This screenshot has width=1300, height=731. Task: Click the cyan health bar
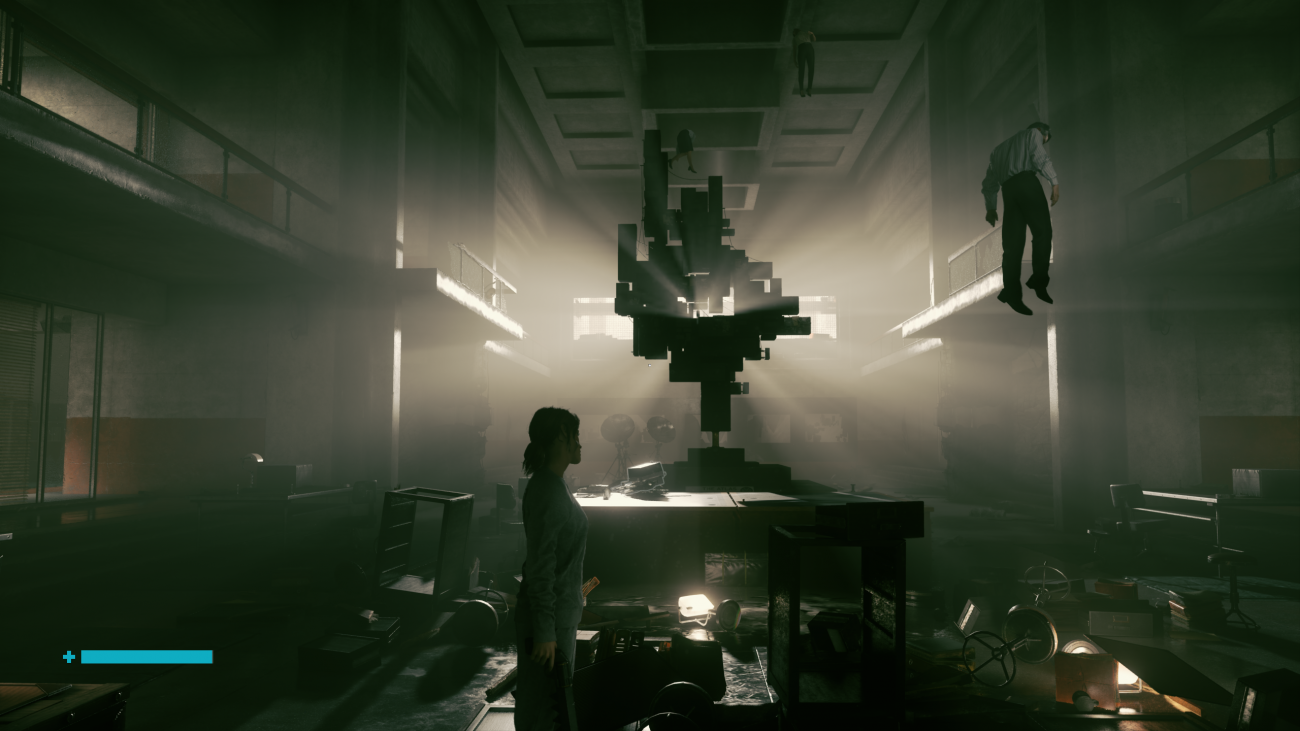[x=146, y=657]
